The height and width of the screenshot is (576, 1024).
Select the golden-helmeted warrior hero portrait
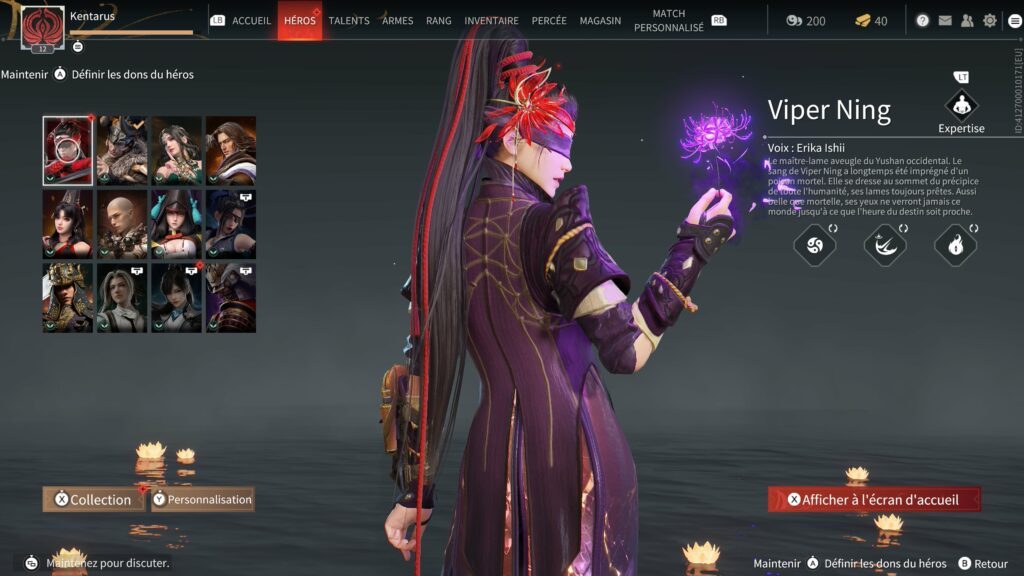[x=68, y=298]
